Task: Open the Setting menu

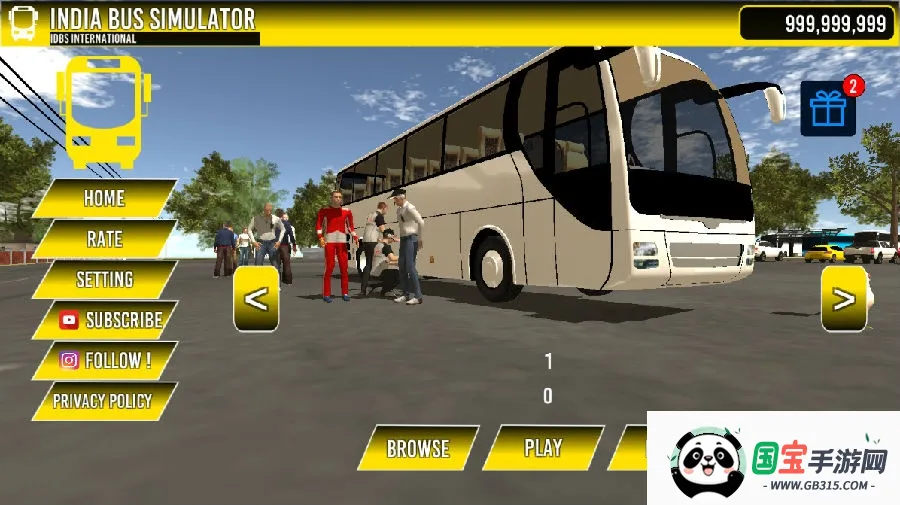Action: [x=104, y=280]
